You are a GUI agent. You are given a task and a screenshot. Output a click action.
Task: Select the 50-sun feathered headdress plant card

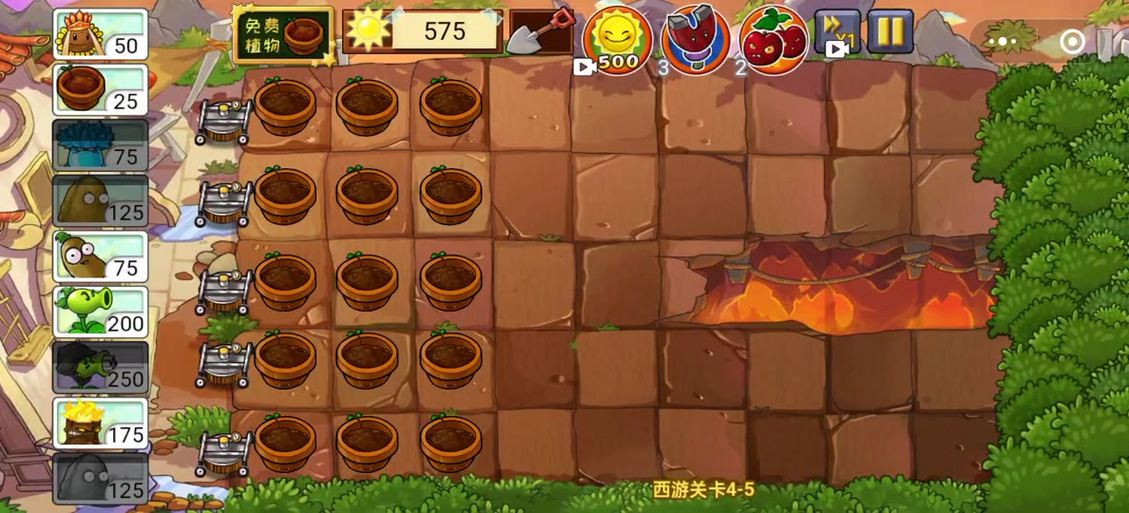pyautogui.click(x=100, y=35)
